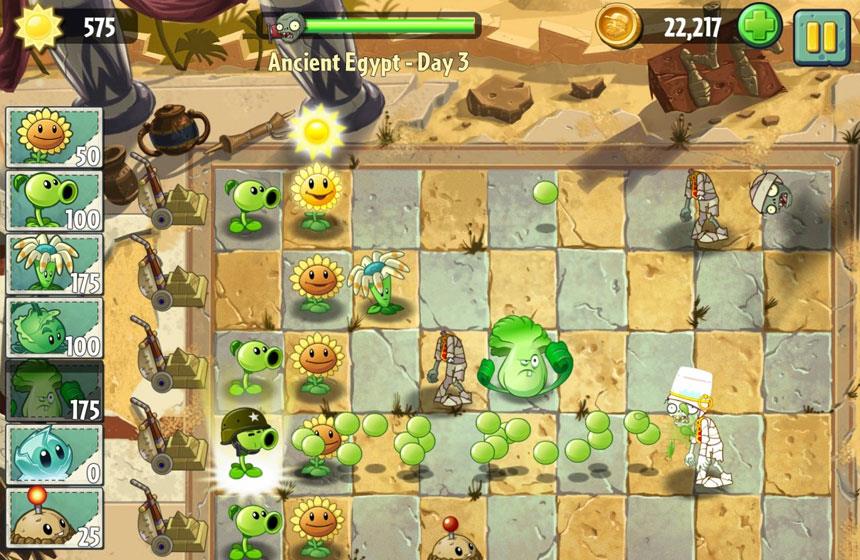Screen dimensions: 860x560
Task: Pick the Bloomerang seed packet
Action: [x=55, y=264]
